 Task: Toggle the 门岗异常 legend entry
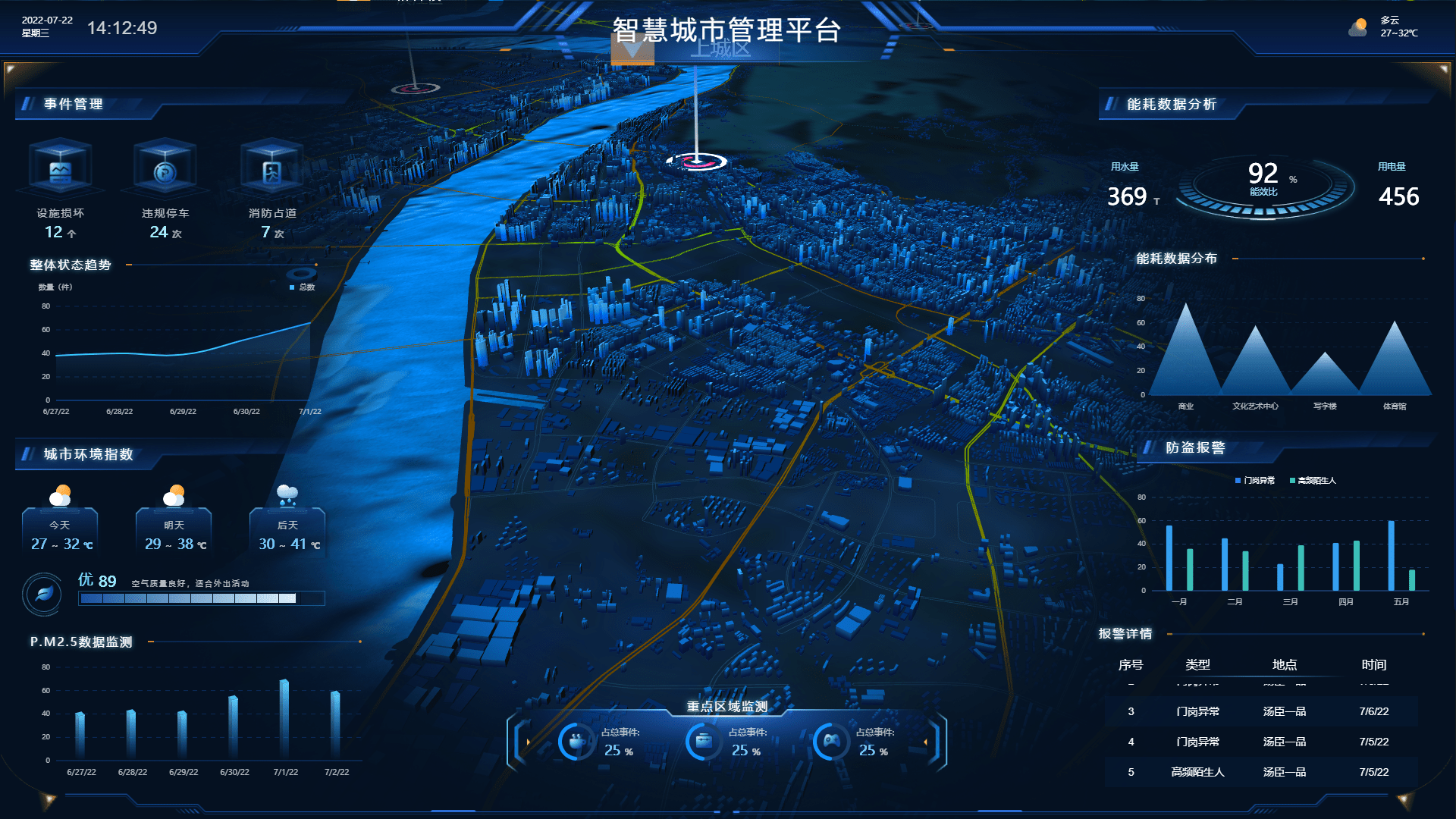1255,480
